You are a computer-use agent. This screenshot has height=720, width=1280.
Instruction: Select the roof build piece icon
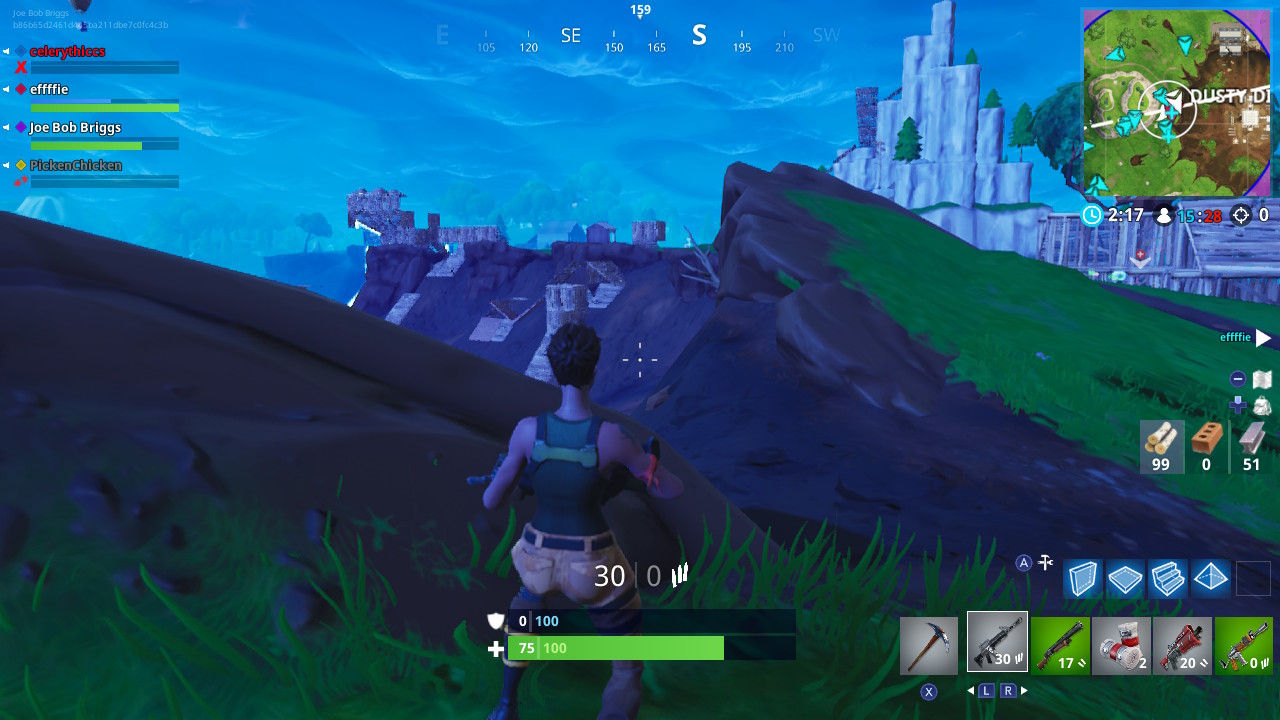click(x=1210, y=578)
